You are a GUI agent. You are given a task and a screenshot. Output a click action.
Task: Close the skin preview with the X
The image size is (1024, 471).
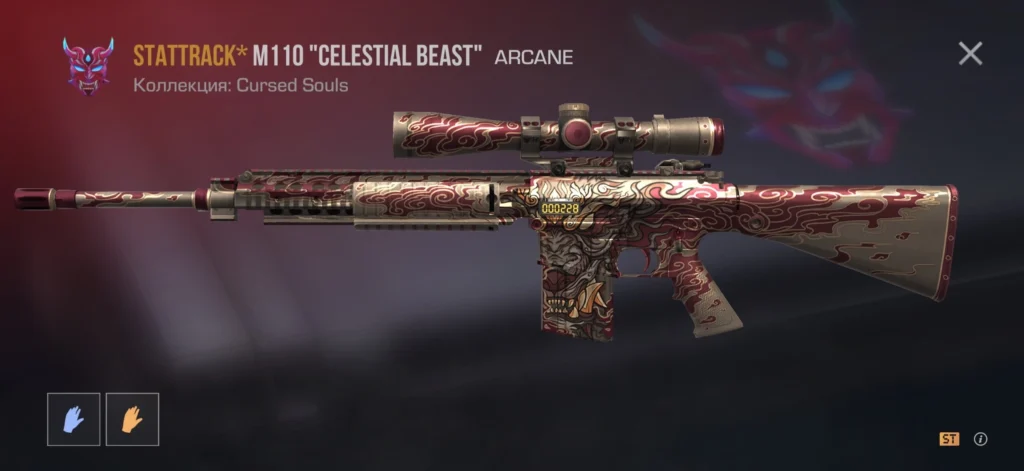(970, 53)
